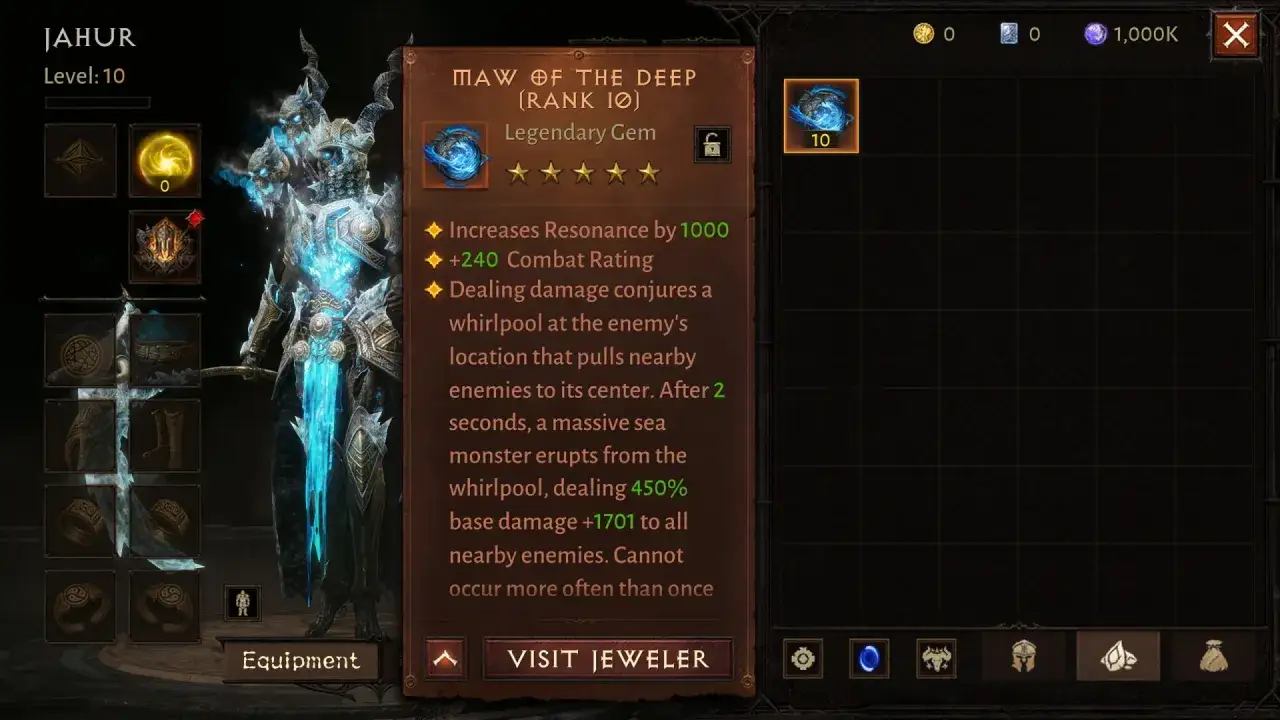The height and width of the screenshot is (720, 1280).
Task: Select the boots equipment slot
Action: click(164, 435)
